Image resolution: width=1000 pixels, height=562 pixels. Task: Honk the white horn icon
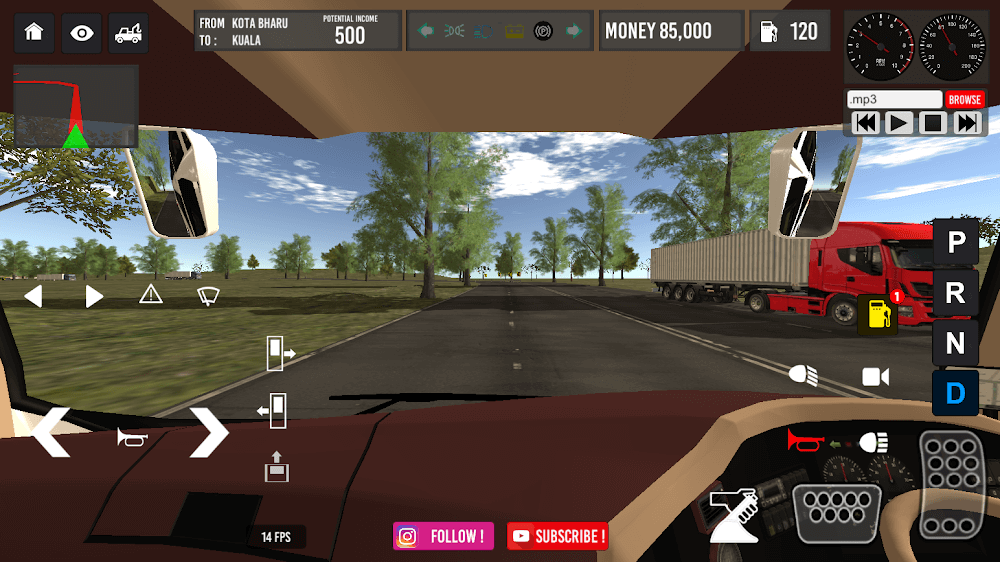click(132, 437)
